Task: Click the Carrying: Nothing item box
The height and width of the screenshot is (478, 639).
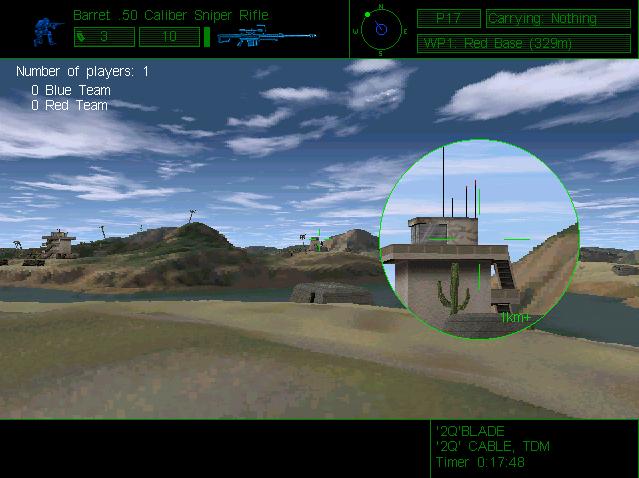Action: (558, 18)
